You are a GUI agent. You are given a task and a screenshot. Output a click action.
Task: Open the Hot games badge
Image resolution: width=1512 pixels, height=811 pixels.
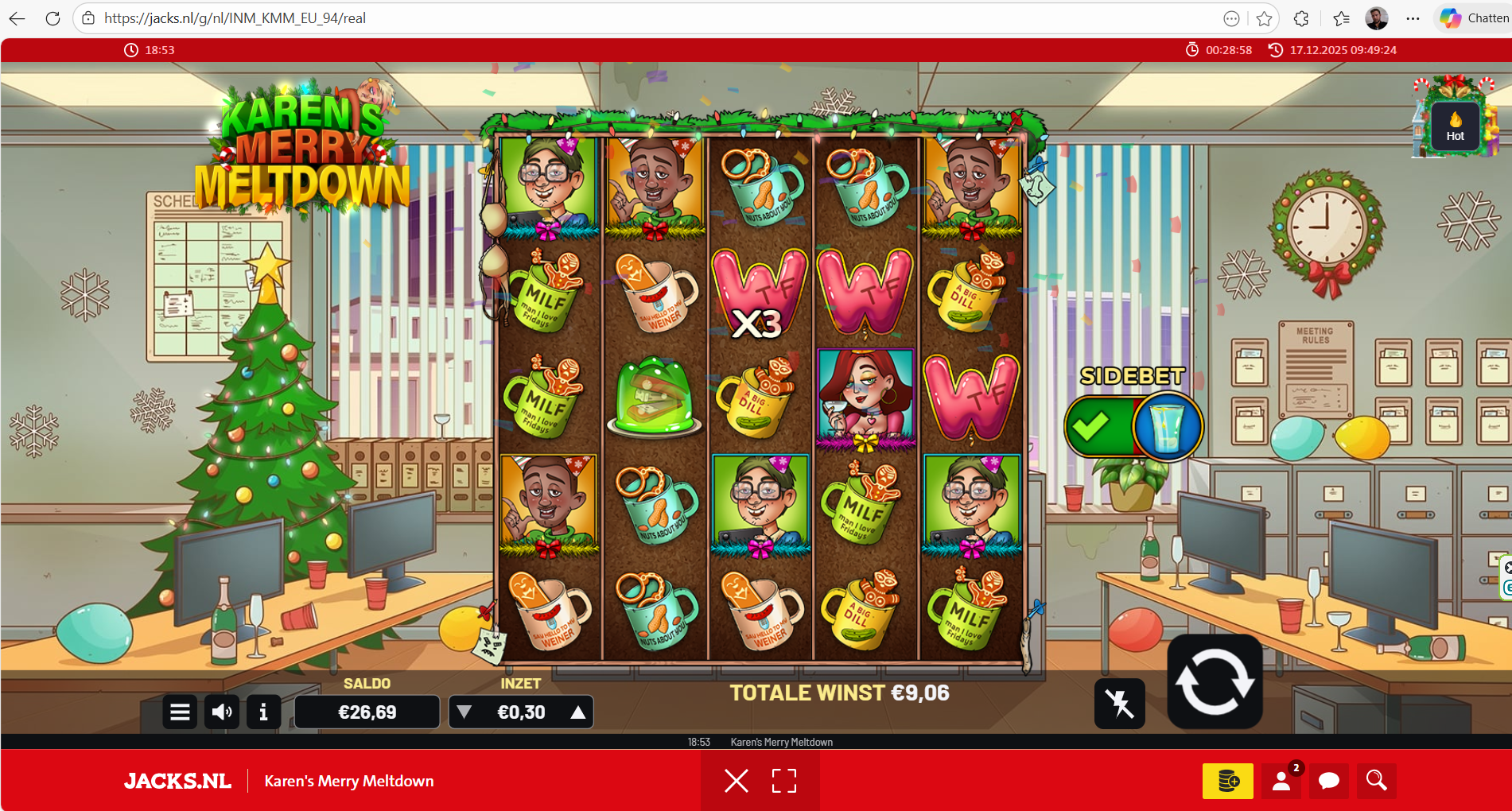pyautogui.click(x=1455, y=126)
